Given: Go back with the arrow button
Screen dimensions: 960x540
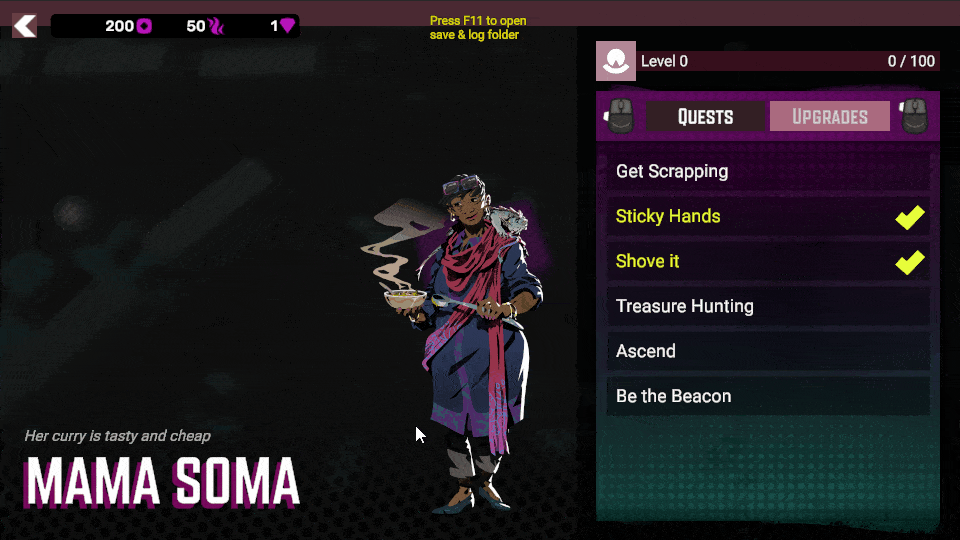Looking at the screenshot, I should coord(24,26).
